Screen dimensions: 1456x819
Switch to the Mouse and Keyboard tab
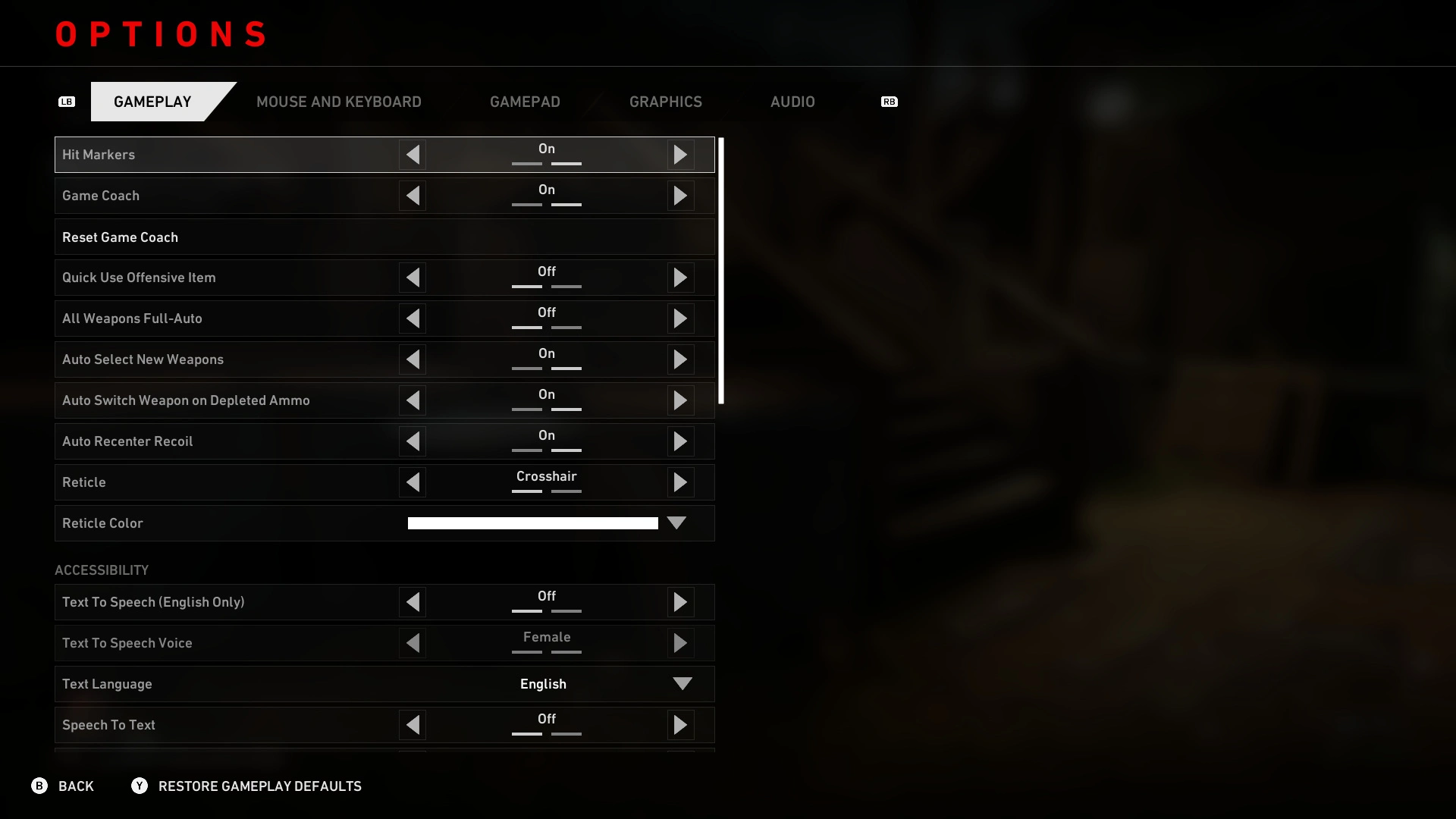pos(338,102)
